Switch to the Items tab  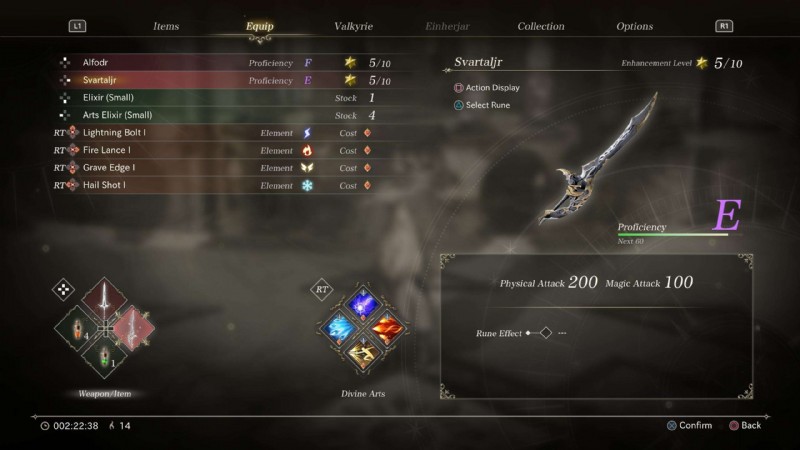coord(166,26)
